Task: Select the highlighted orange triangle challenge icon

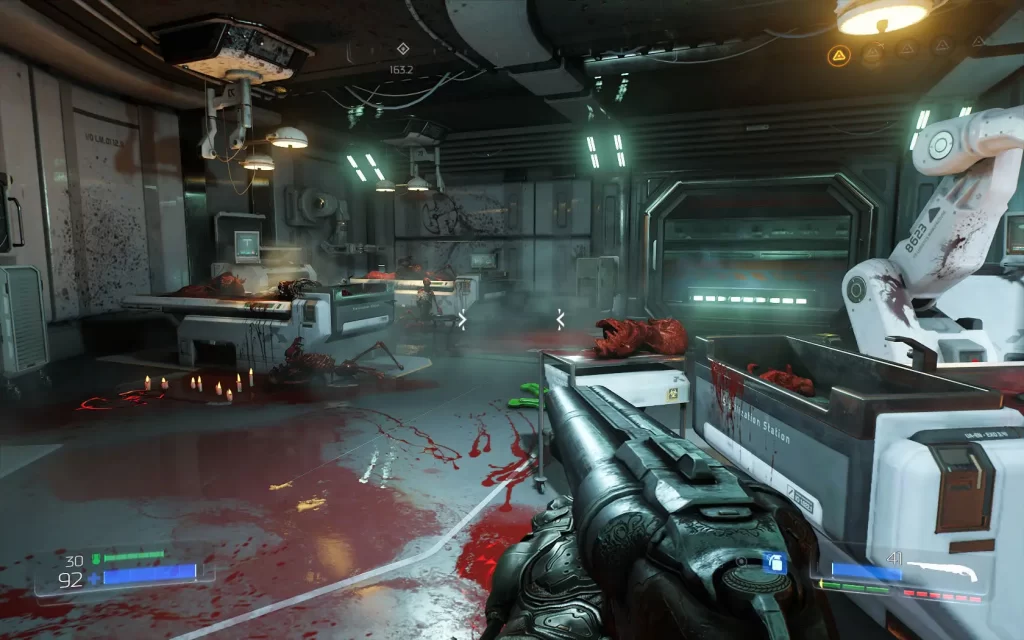Action: [838, 57]
